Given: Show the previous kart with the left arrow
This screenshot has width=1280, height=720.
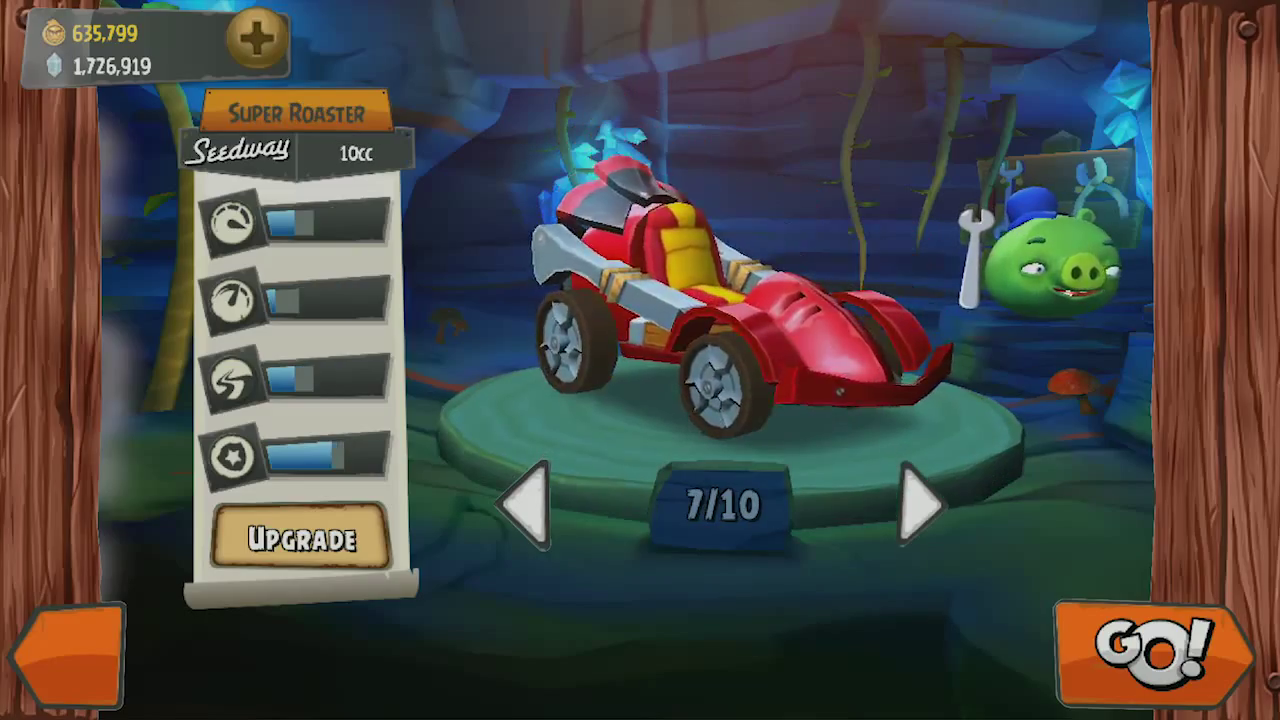Looking at the screenshot, I should click(526, 505).
